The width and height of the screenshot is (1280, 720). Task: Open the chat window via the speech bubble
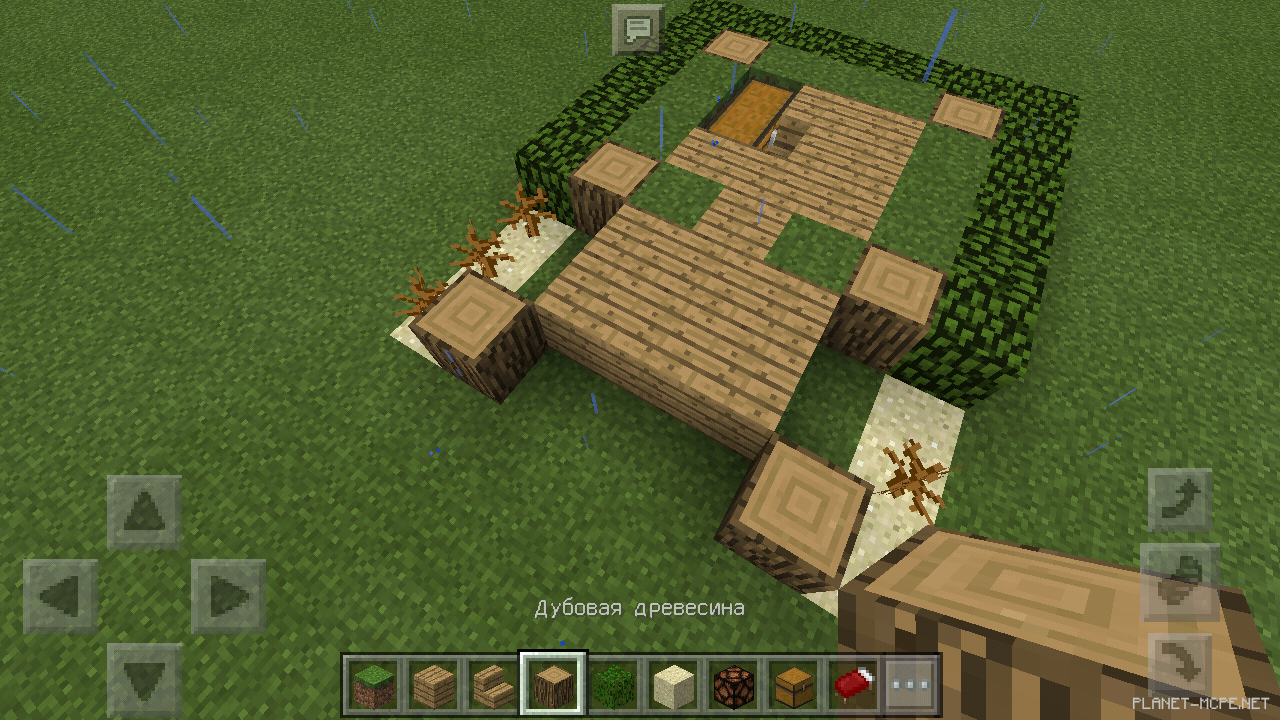(637, 28)
